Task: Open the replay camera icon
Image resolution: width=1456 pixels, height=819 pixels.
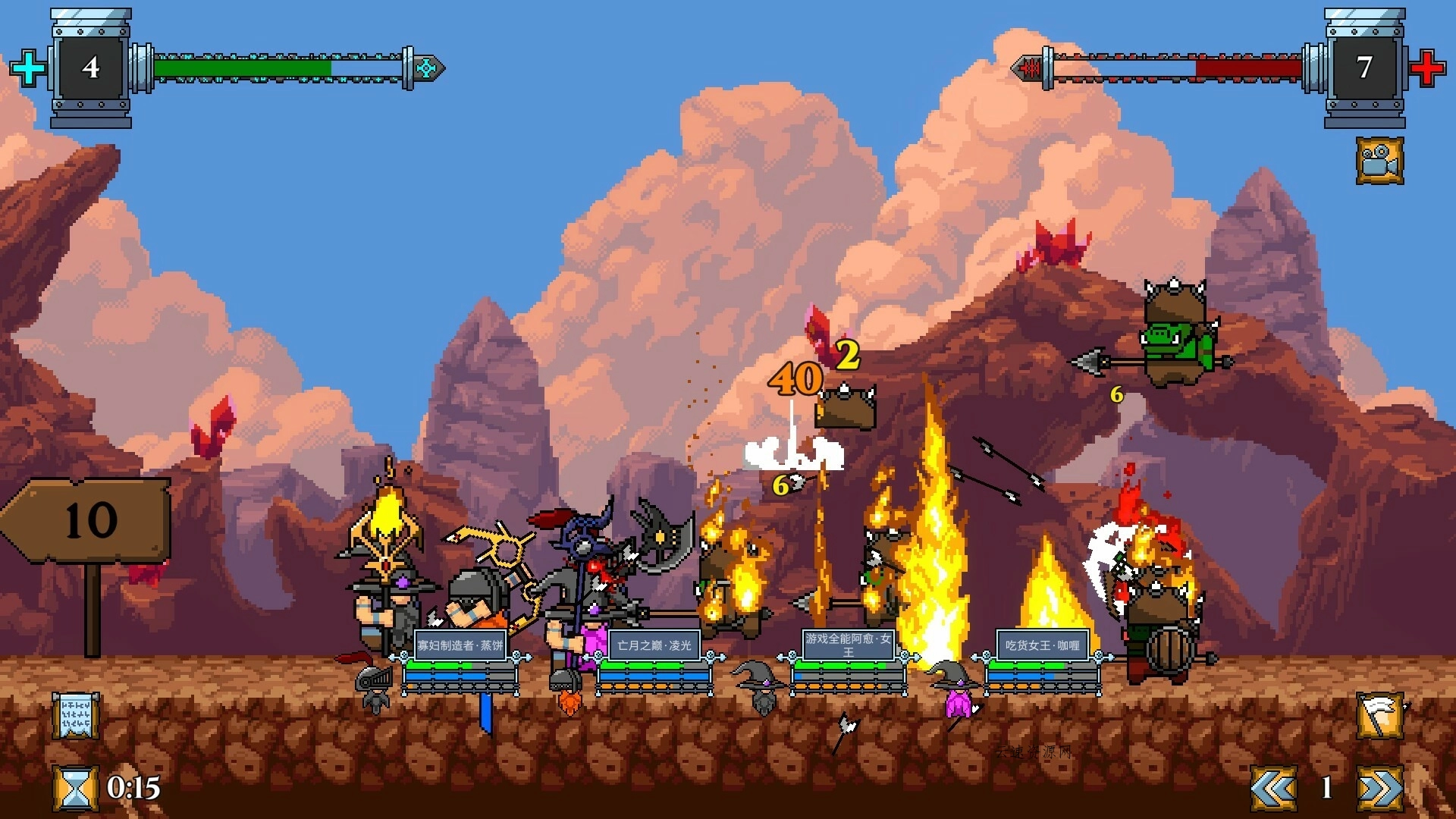Action: (1380, 159)
